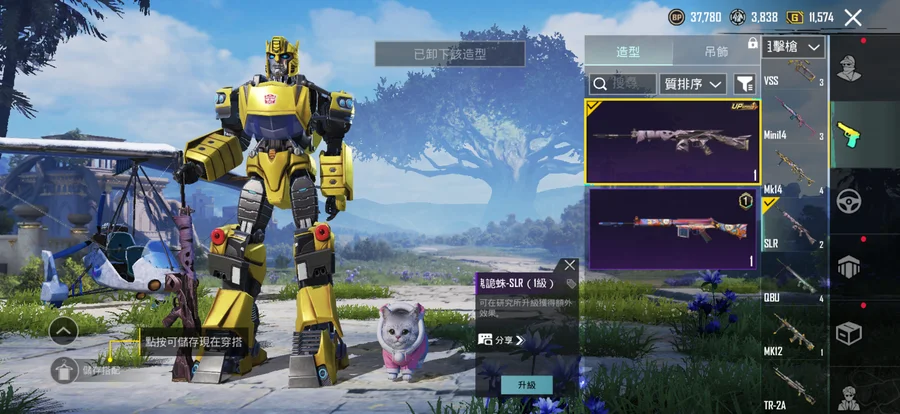Choose the colorful red SLR skin
The width and height of the screenshot is (900, 414).
(x=672, y=229)
